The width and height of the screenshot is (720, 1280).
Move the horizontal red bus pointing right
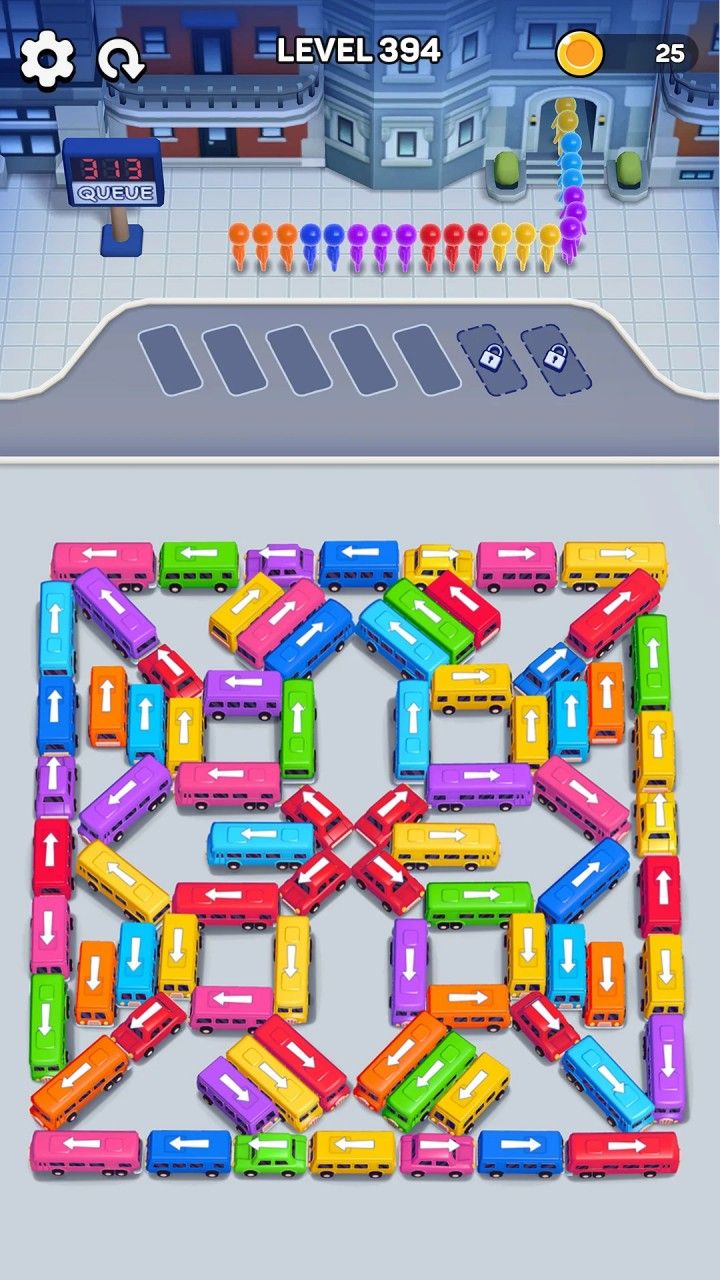pos(622,1151)
